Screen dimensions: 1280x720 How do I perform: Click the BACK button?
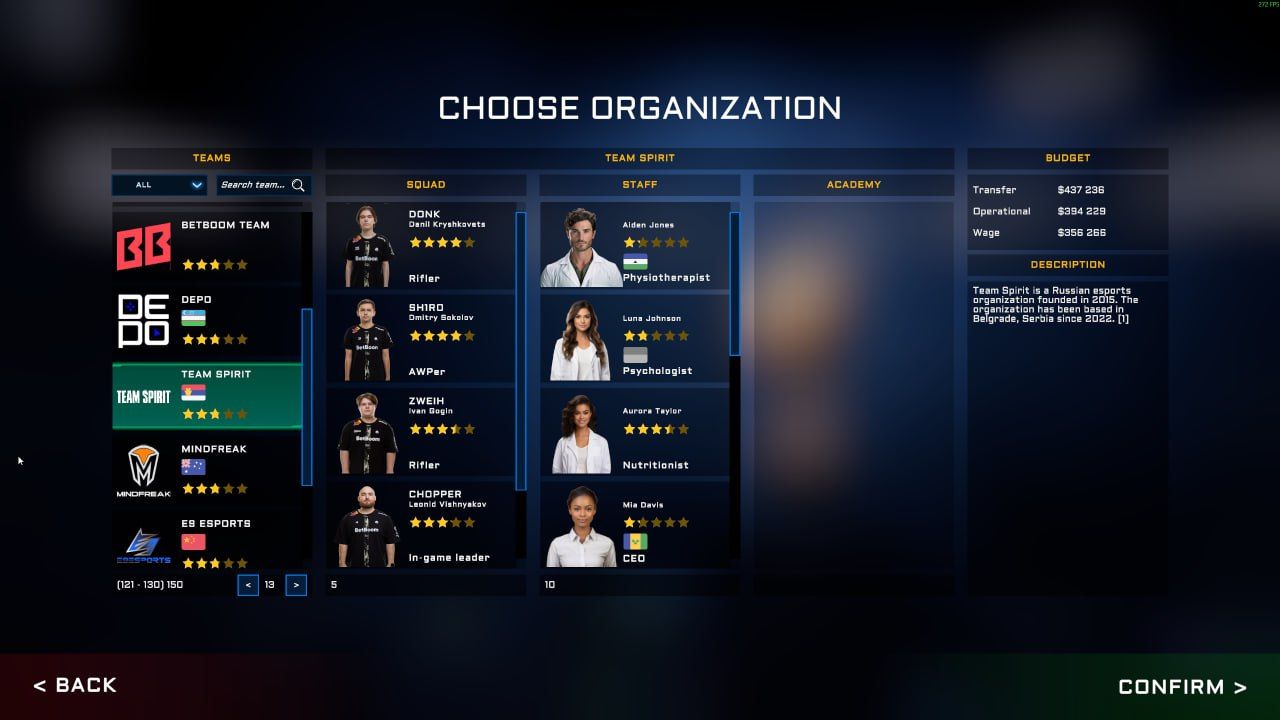pos(75,685)
